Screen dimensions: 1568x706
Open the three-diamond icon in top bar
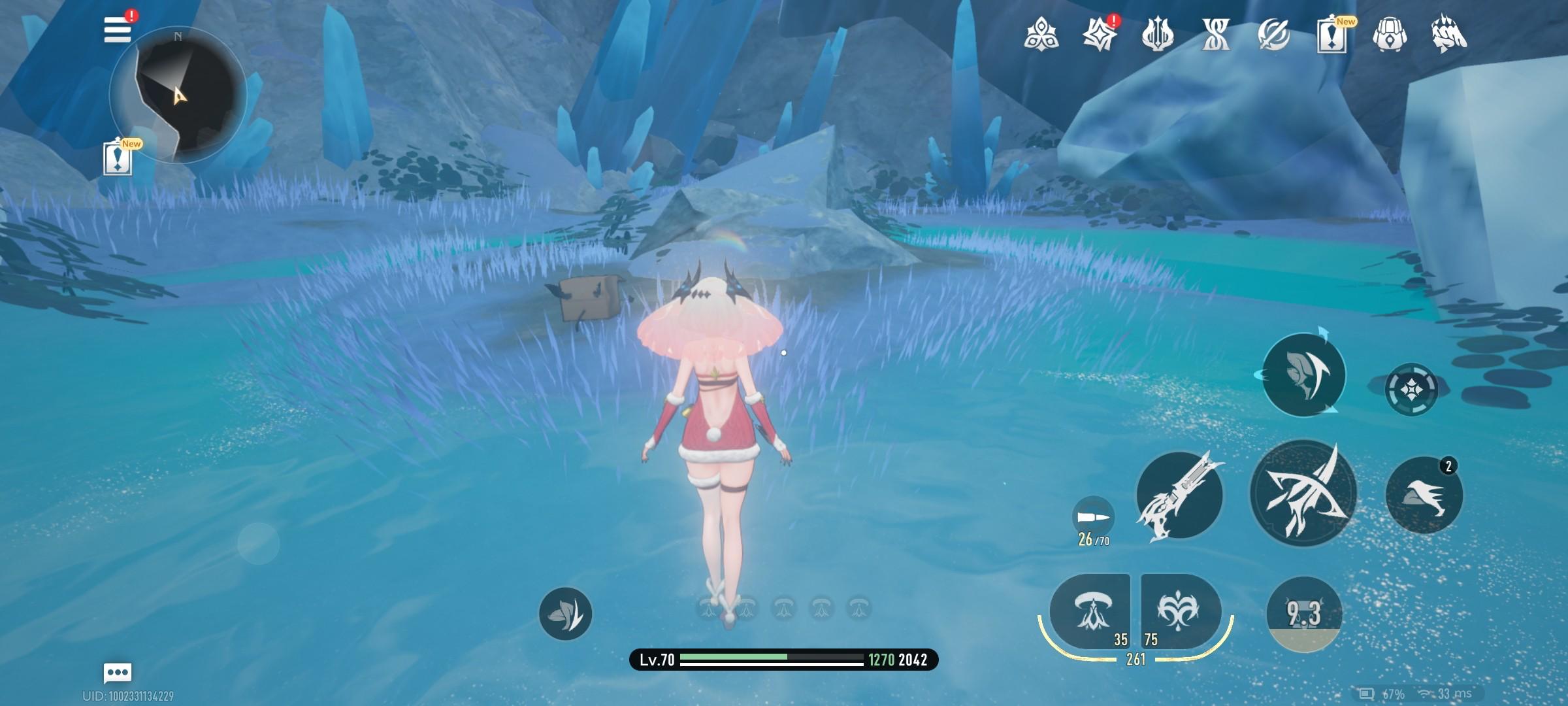[x=1041, y=34]
